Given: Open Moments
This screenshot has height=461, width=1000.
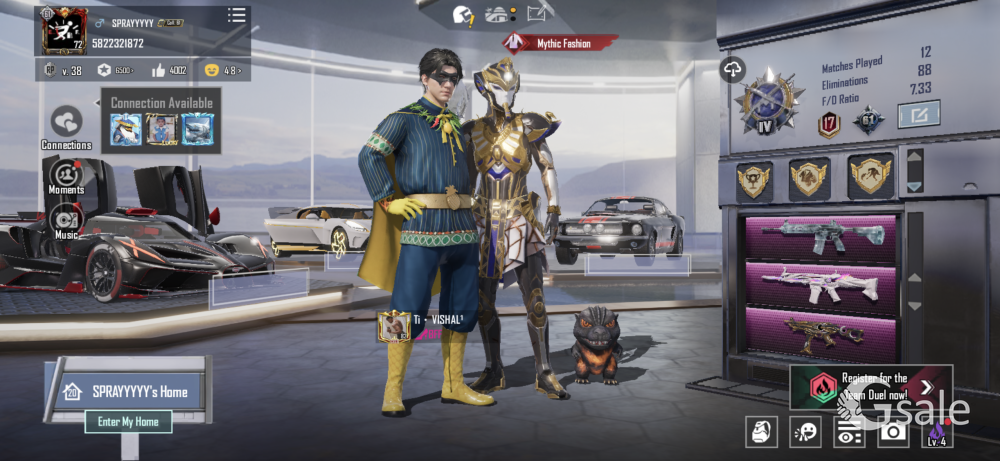Looking at the screenshot, I should click(66, 173).
